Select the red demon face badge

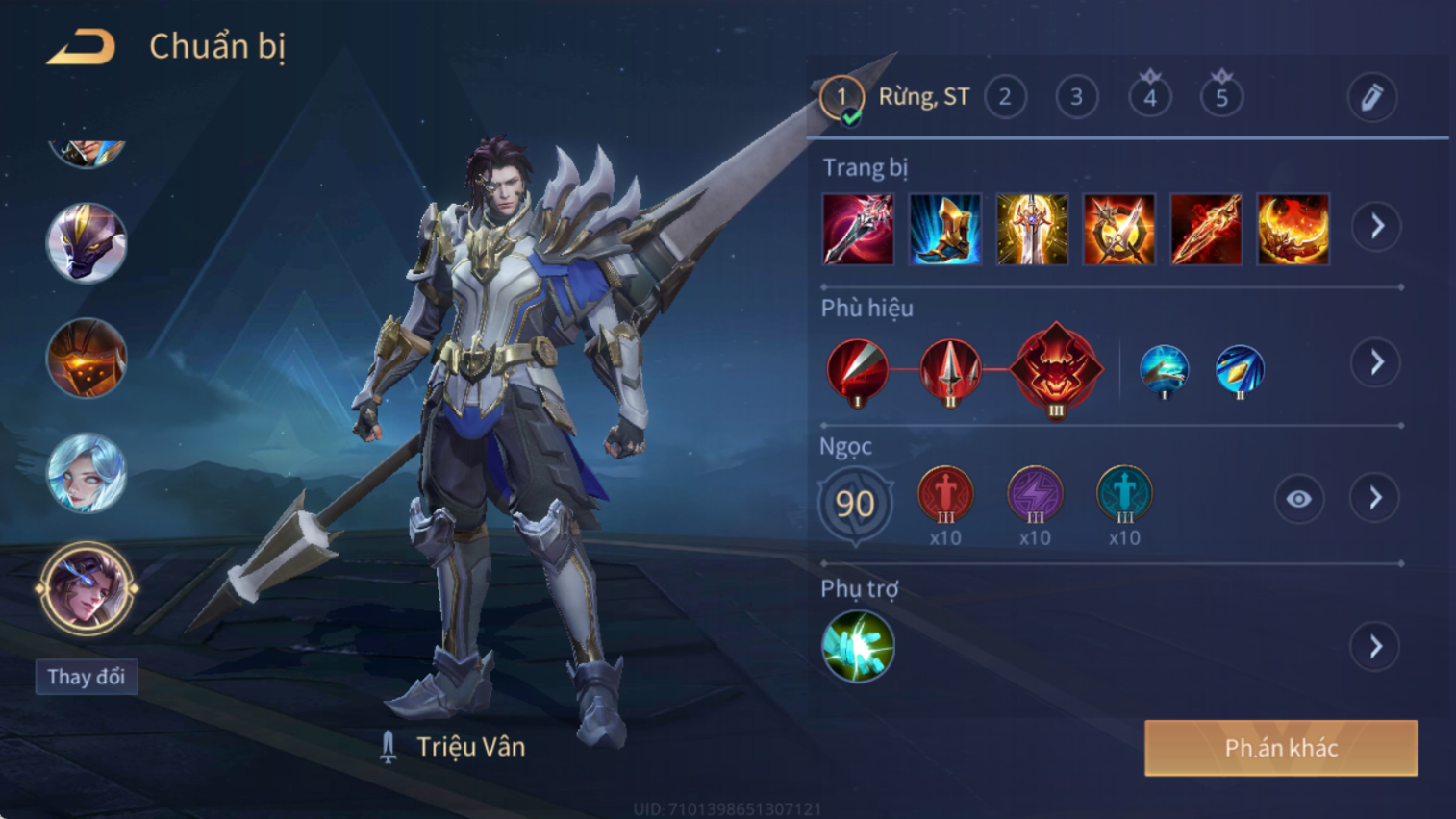tap(1056, 368)
